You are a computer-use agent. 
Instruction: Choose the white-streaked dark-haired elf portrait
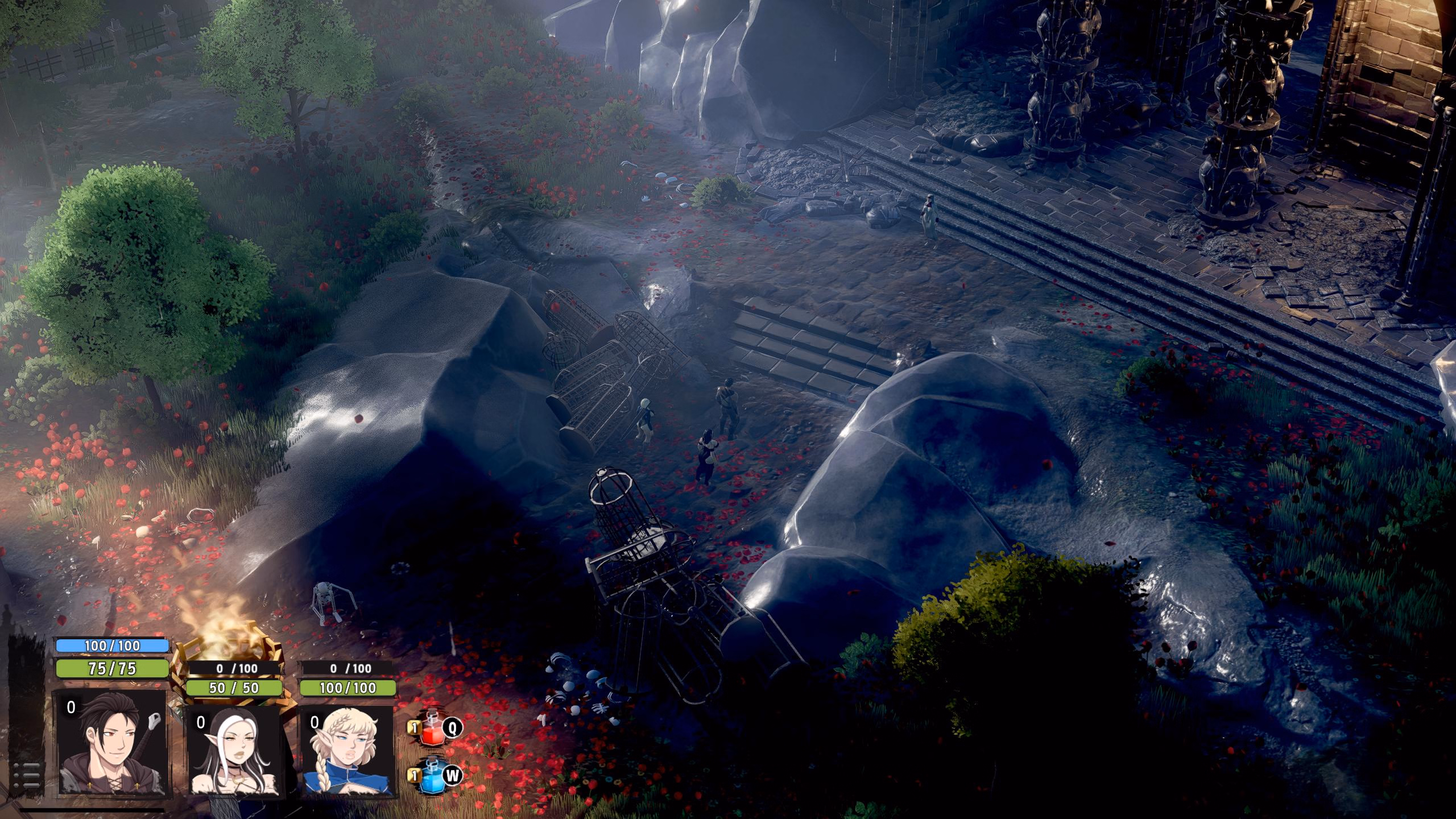(x=233, y=751)
